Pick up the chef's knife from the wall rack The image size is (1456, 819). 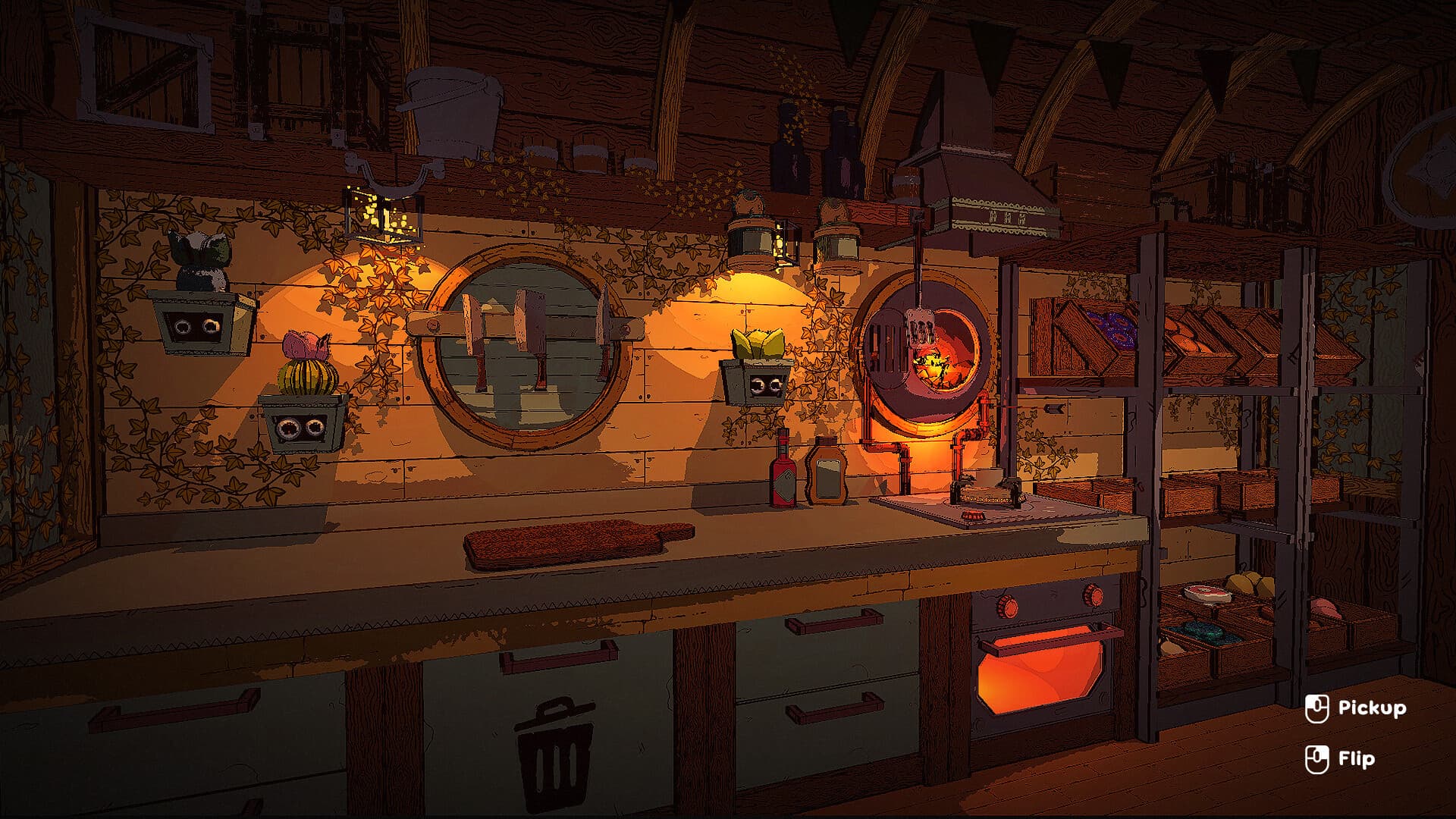(473, 326)
